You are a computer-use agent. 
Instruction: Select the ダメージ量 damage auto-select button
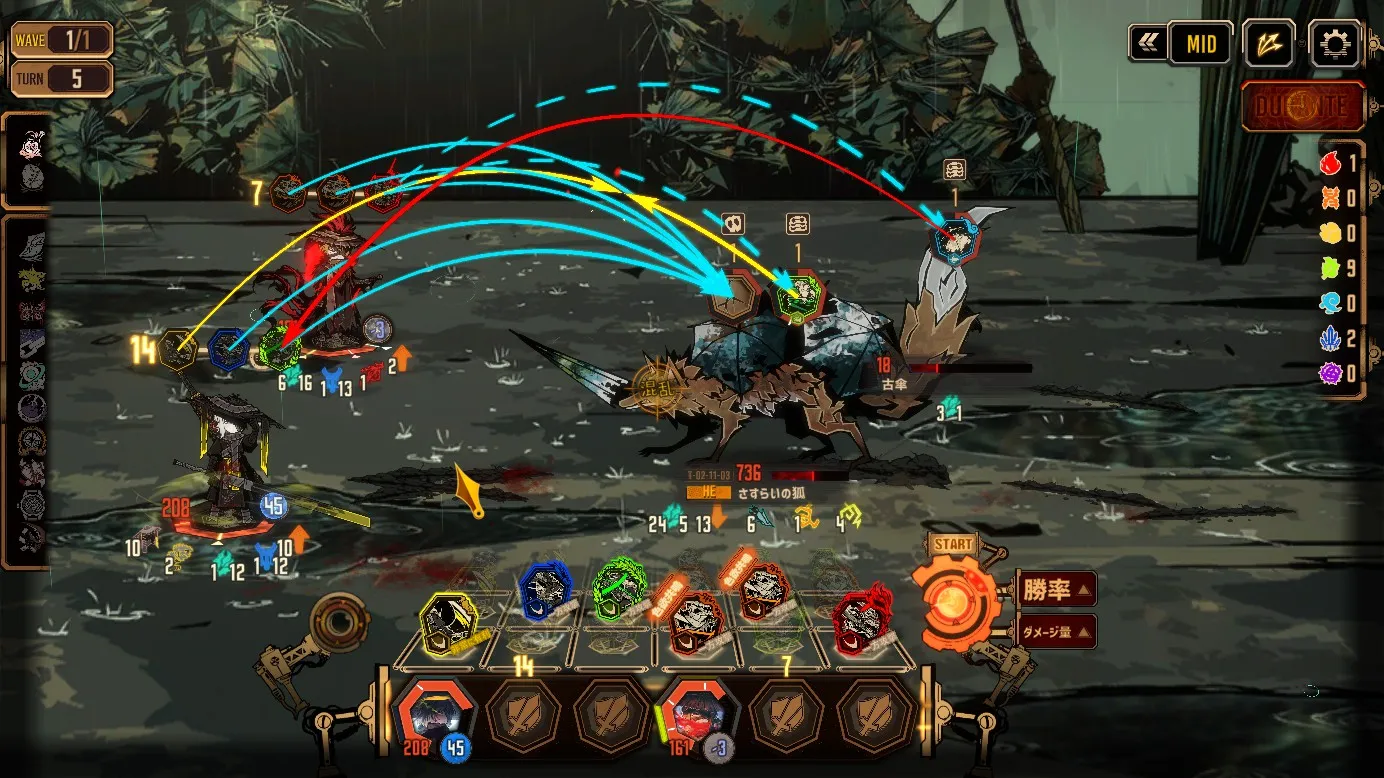[1056, 631]
